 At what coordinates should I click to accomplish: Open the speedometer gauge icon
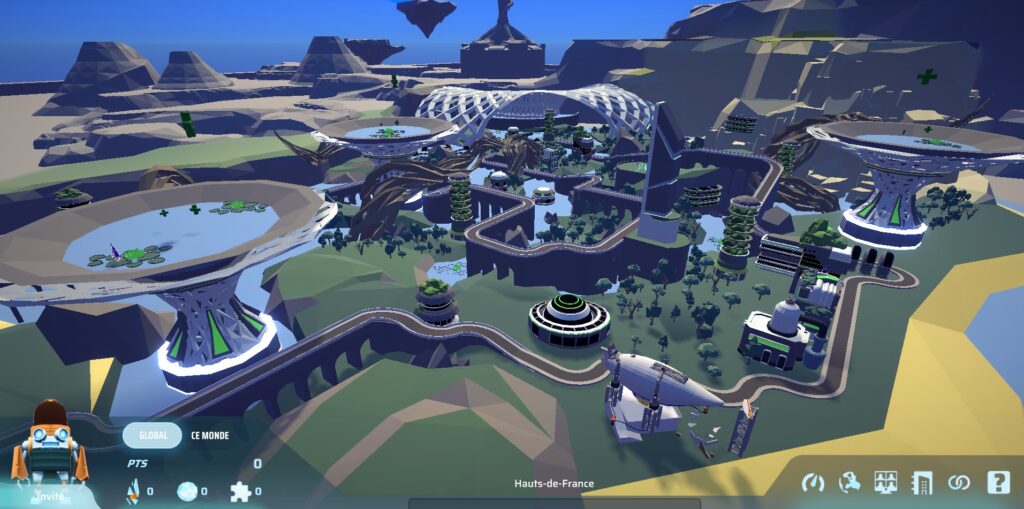[x=812, y=483]
